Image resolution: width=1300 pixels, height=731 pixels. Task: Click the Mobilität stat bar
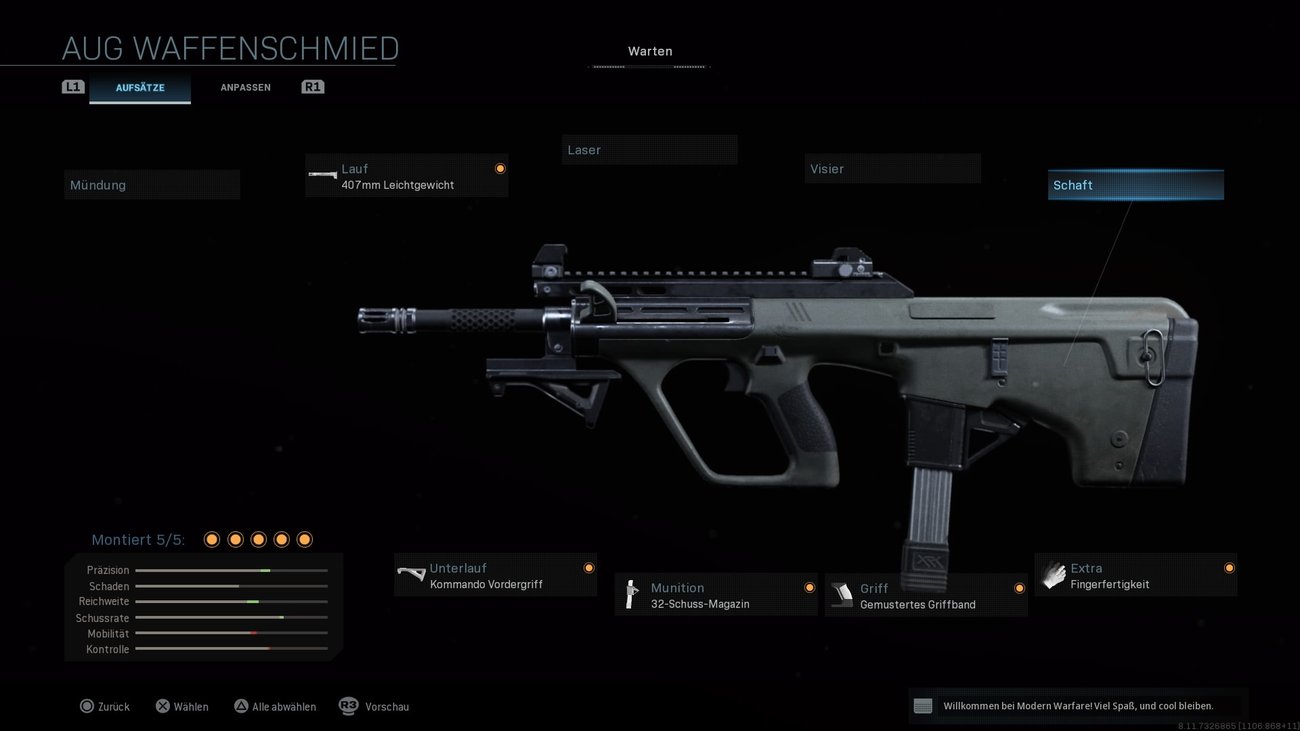pos(232,633)
